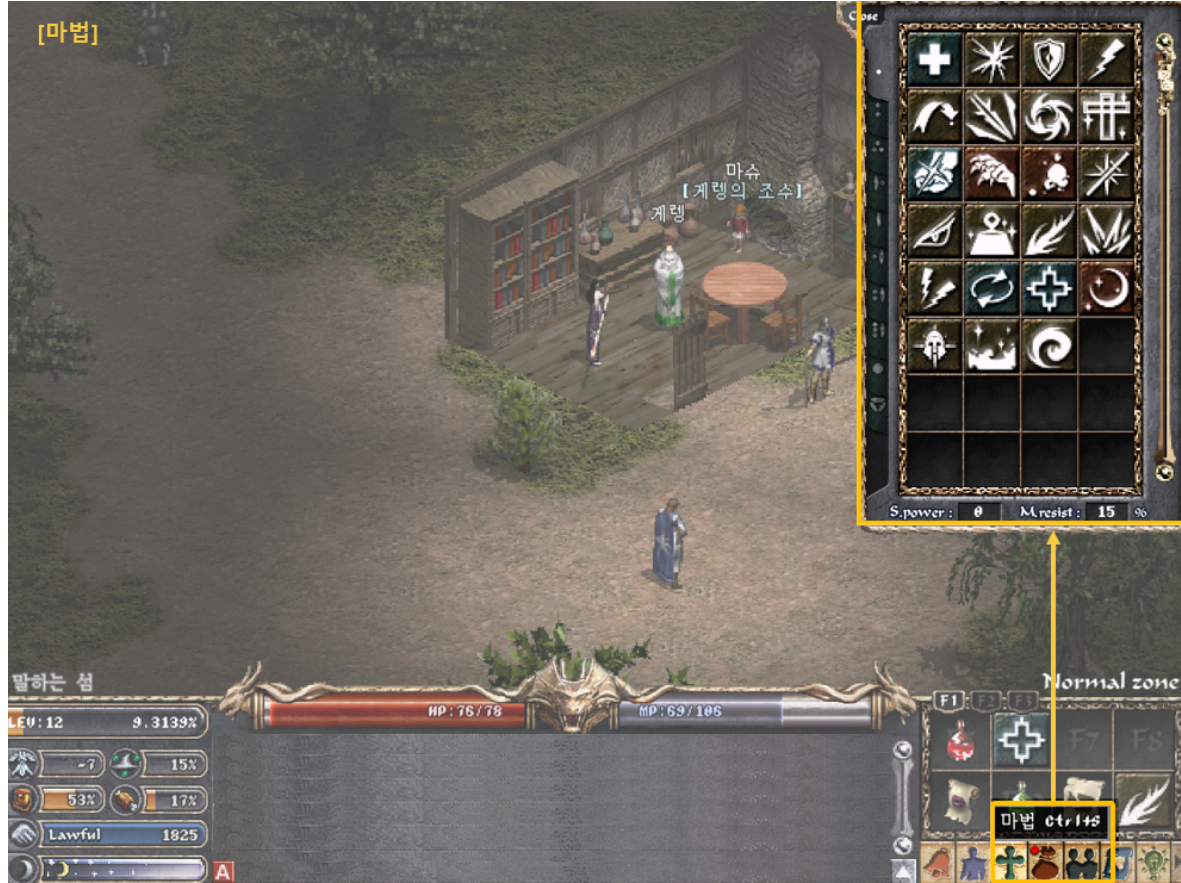Switch to the F2 hotbar page
Screen dimensions: 1181x883
(x=985, y=701)
